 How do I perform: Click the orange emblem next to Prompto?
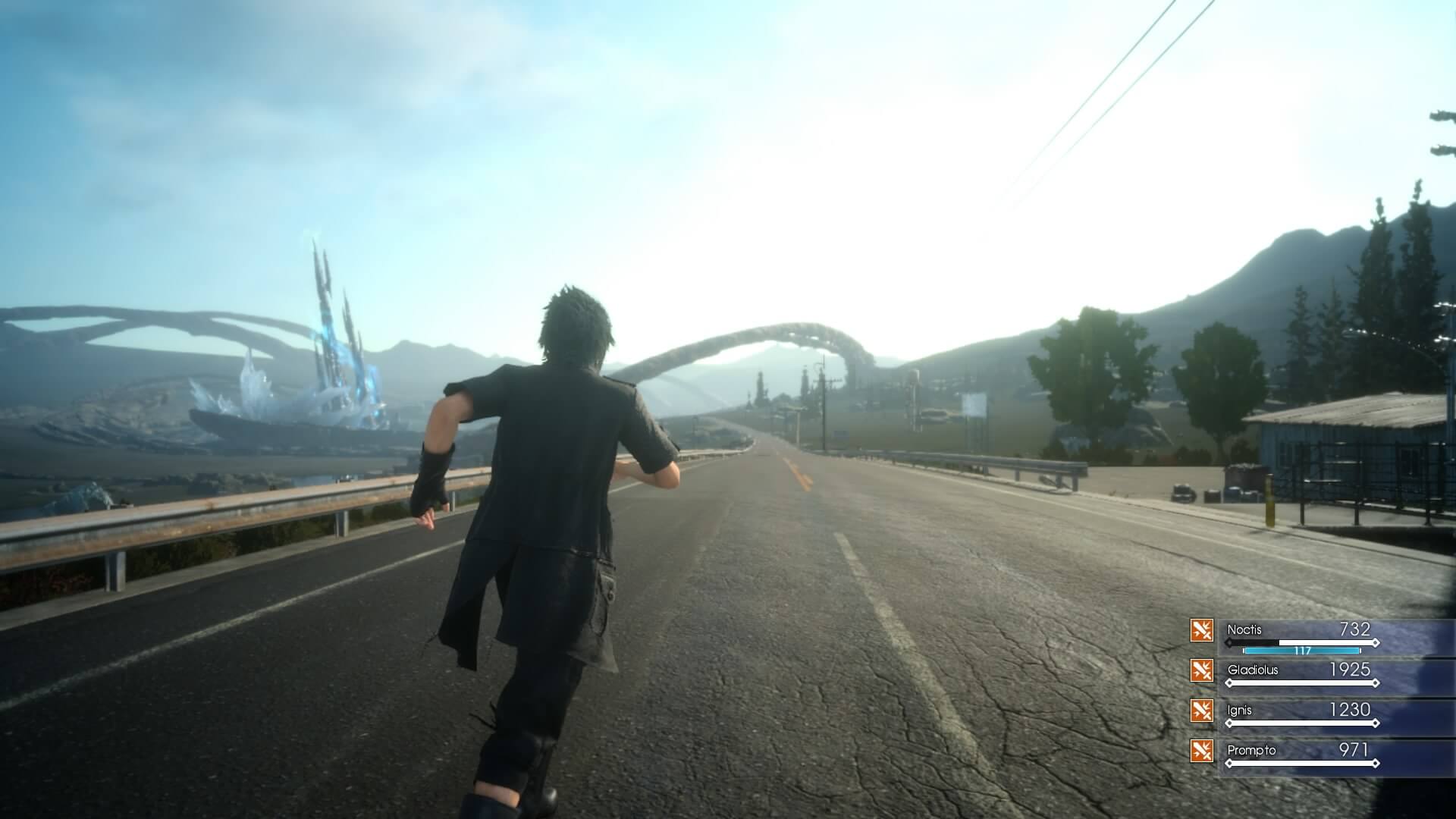tap(1201, 752)
